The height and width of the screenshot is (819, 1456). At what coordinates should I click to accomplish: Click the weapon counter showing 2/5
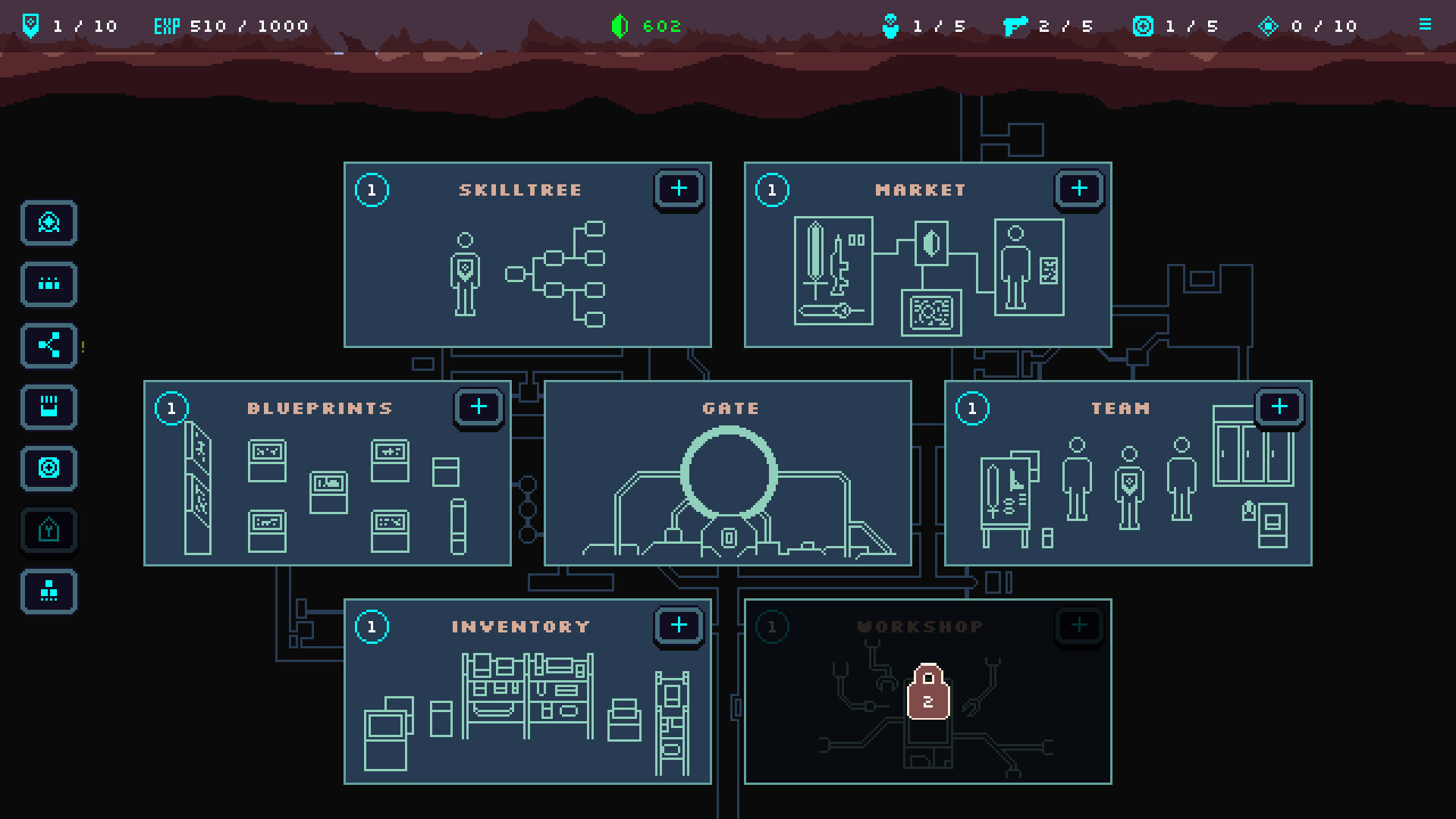pyautogui.click(x=1046, y=25)
